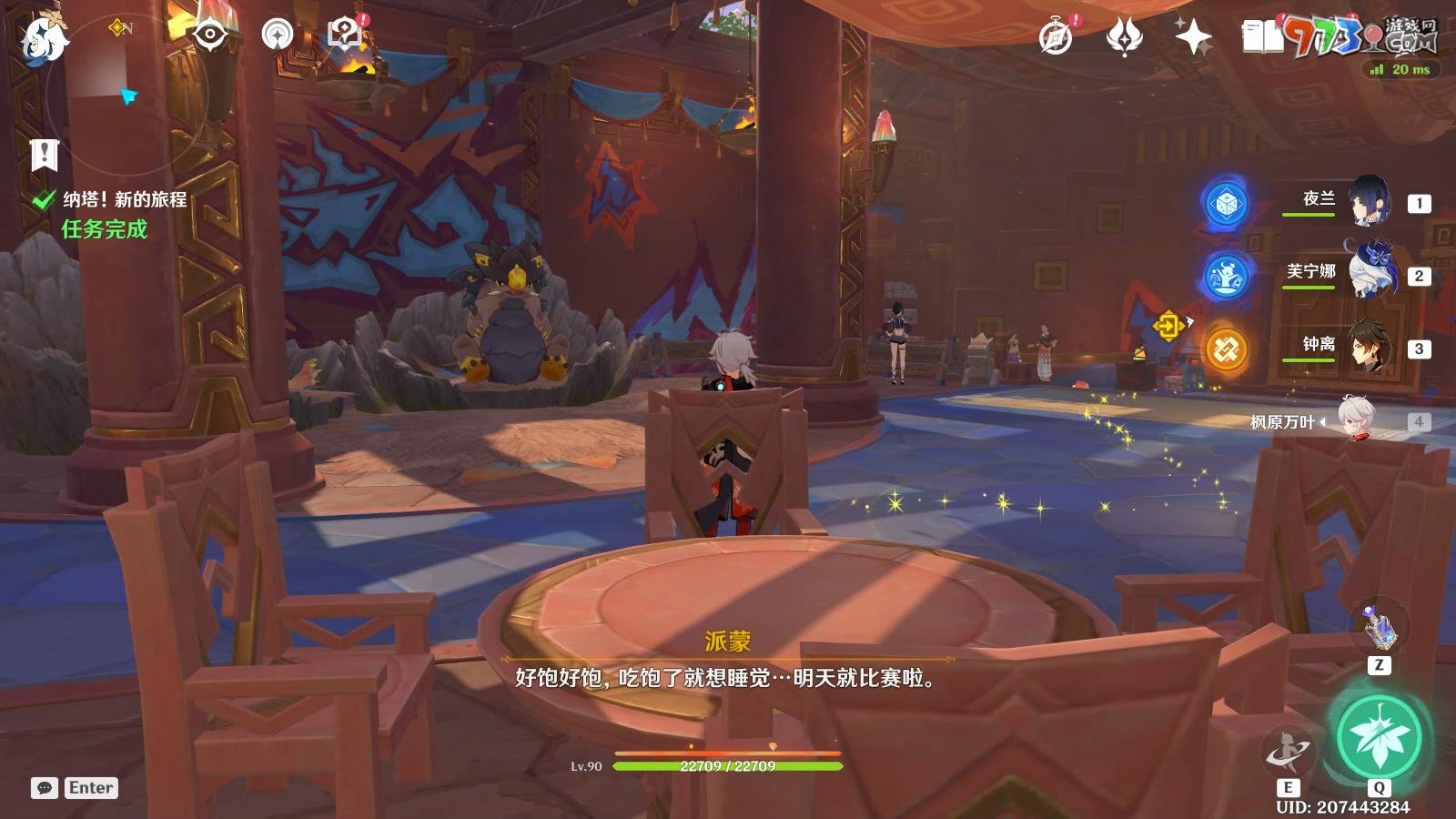Open the Paimon main menu
The image size is (1456, 819).
pos(44,40)
